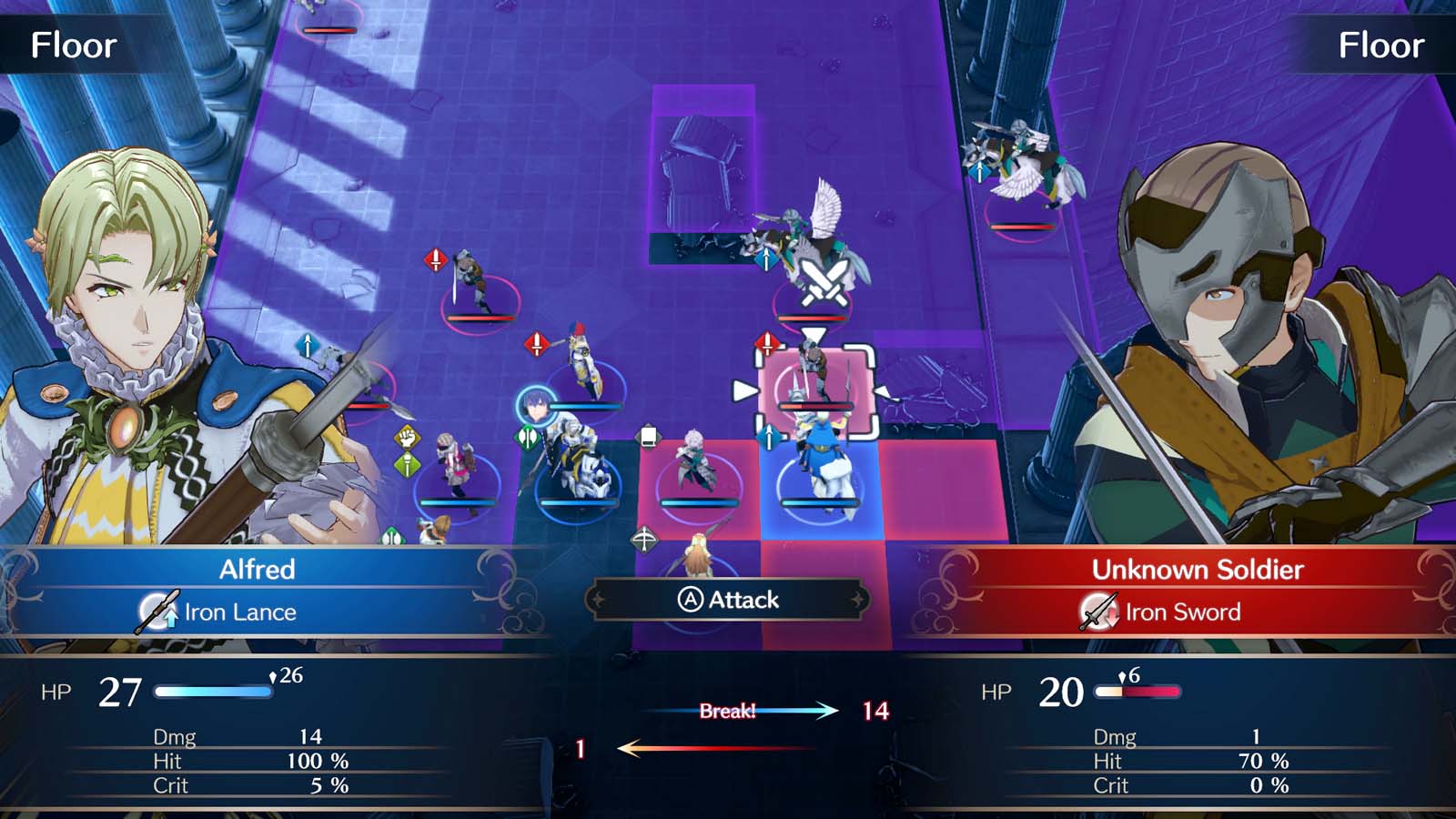Click the red sword icon over the targeted enemy

click(x=767, y=344)
